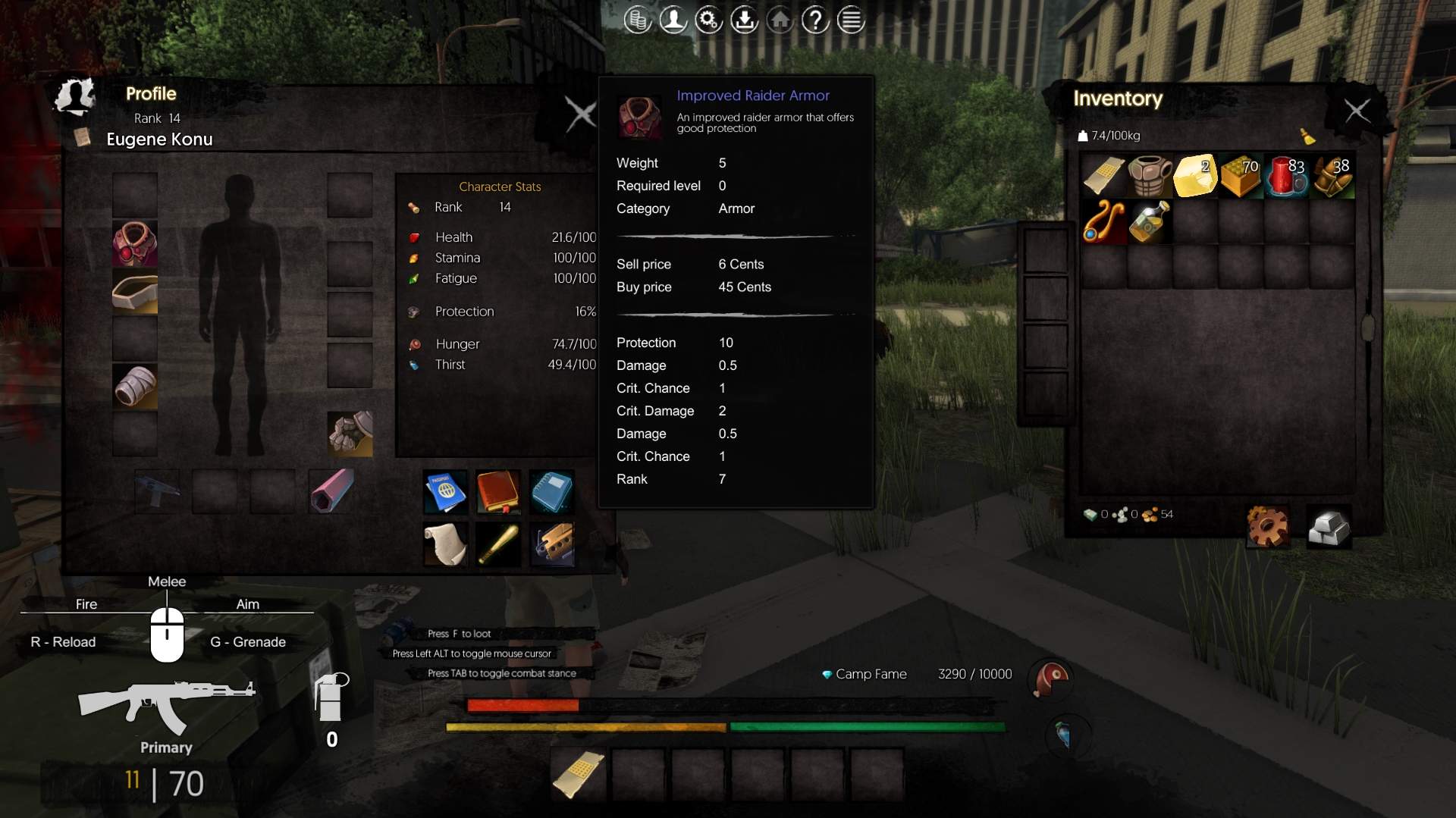Click the download icon in the top toolbar

click(745, 19)
